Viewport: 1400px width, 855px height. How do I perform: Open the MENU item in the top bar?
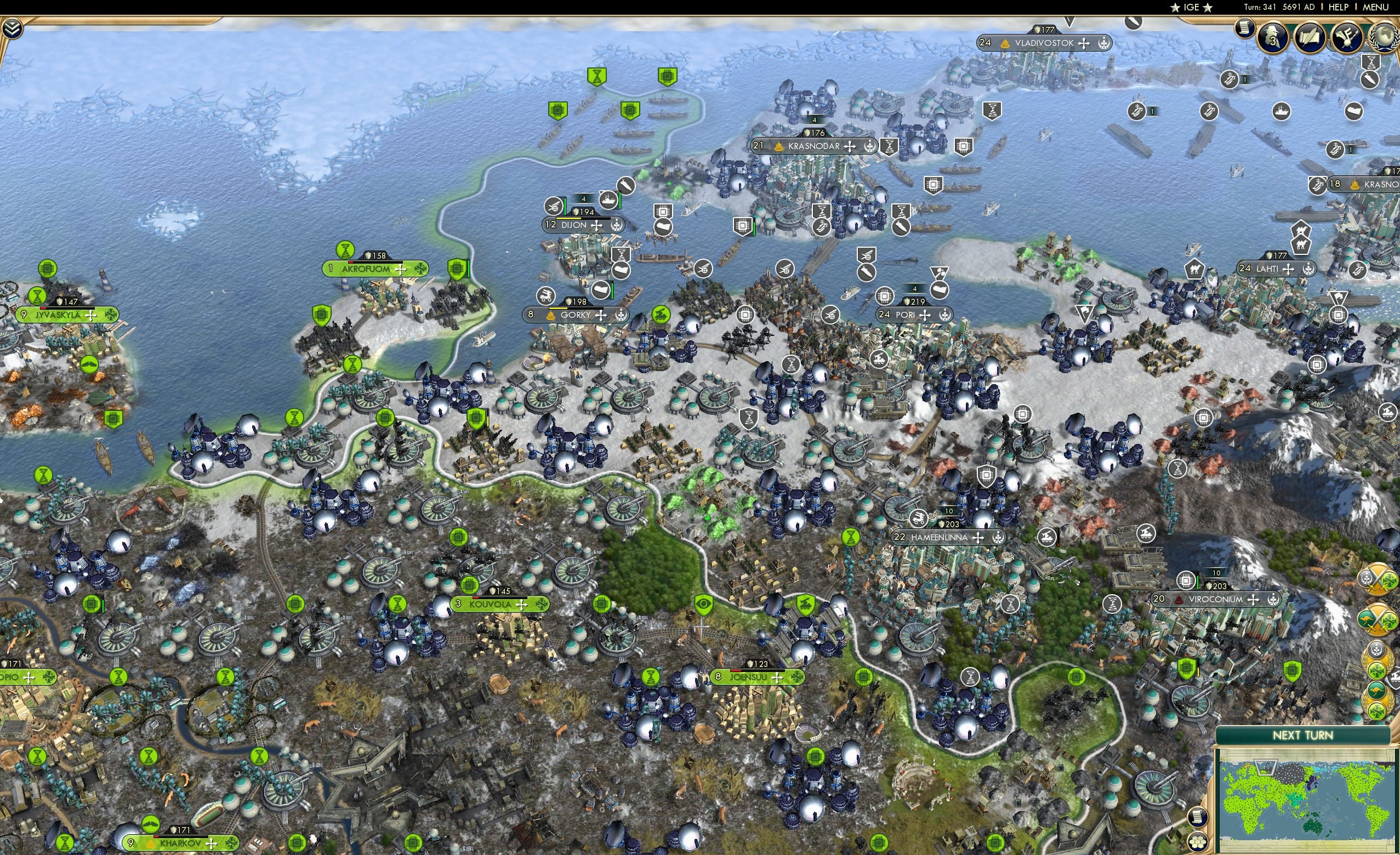(x=1375, y=7)
